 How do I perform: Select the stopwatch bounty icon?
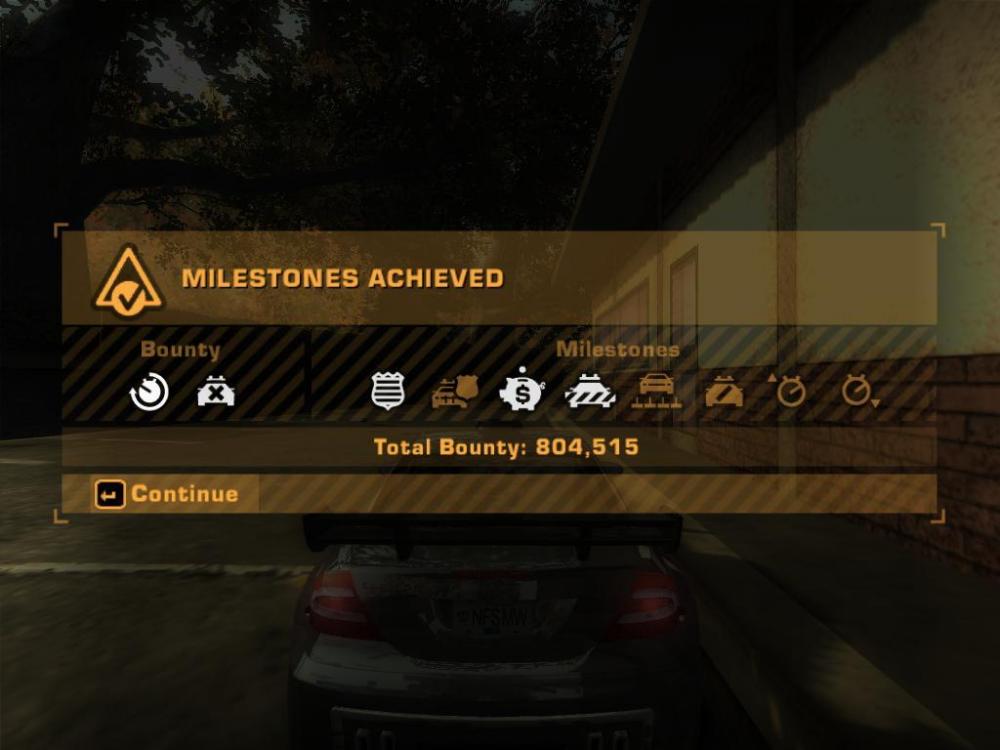[x=150, y=391]
